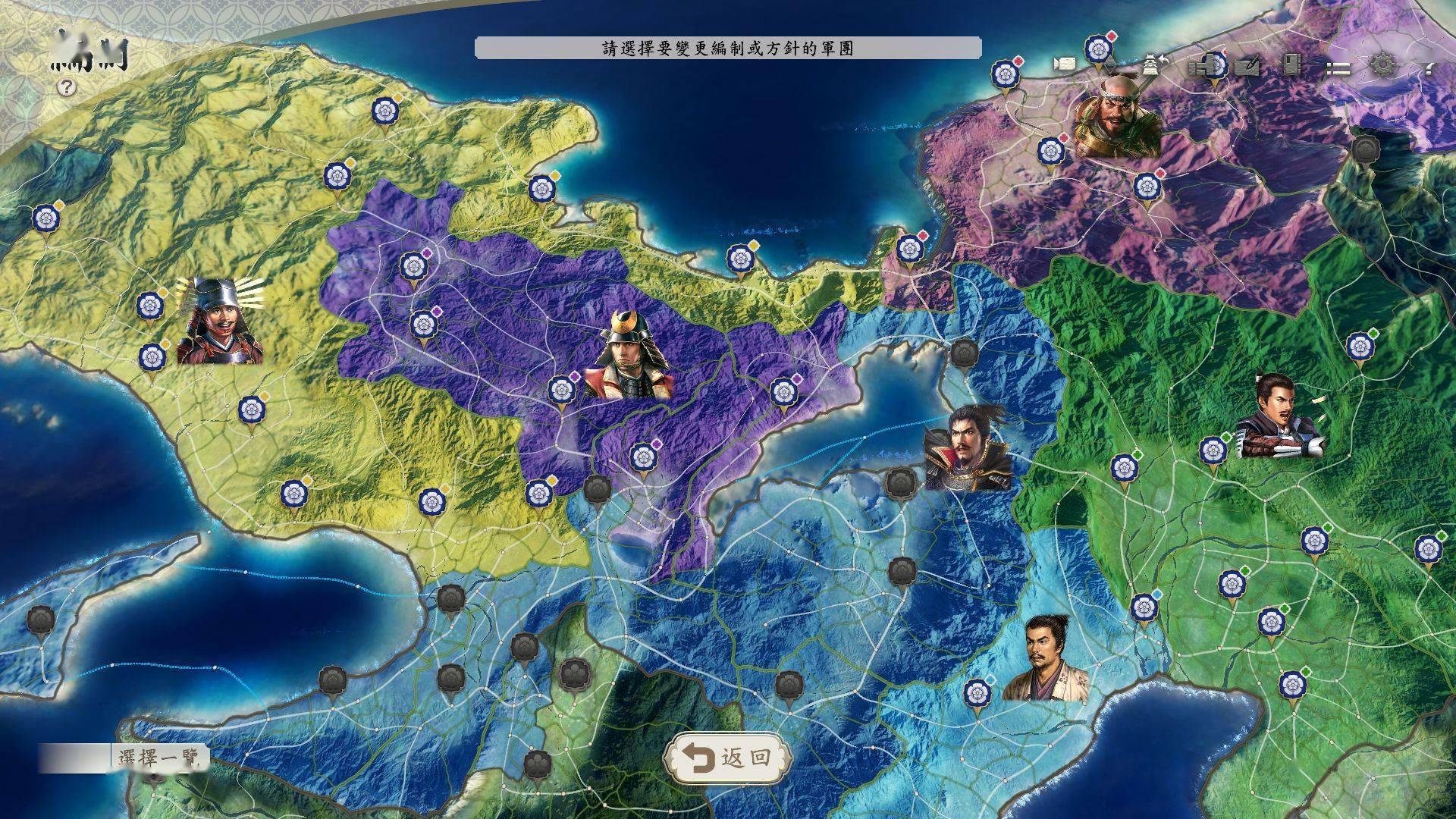Click the camera icon in the top toolbar
Viewport: 1456px width, 819px height.
[x=1064, y=65]
